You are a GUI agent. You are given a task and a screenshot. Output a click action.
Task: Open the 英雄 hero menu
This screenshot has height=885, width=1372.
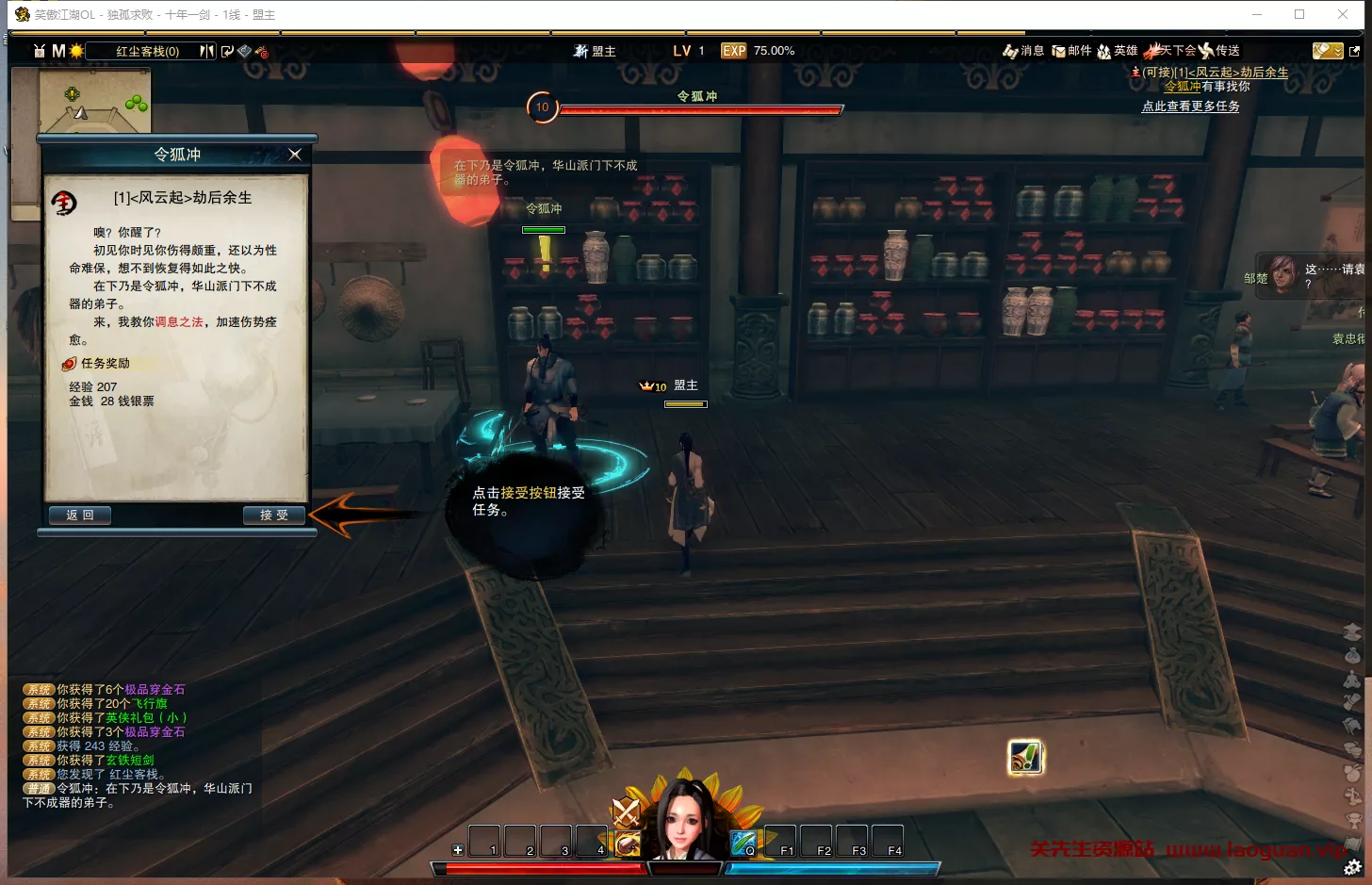1118,51
